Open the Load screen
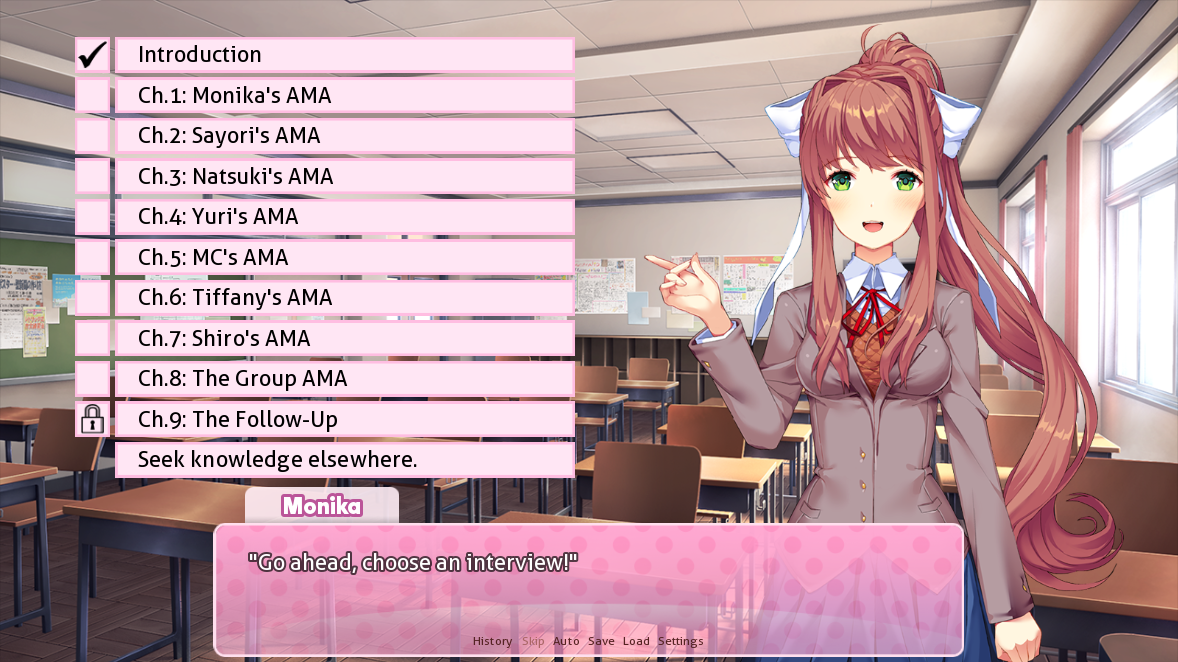This screenshot has height=662, width=1178. [636, 641]
